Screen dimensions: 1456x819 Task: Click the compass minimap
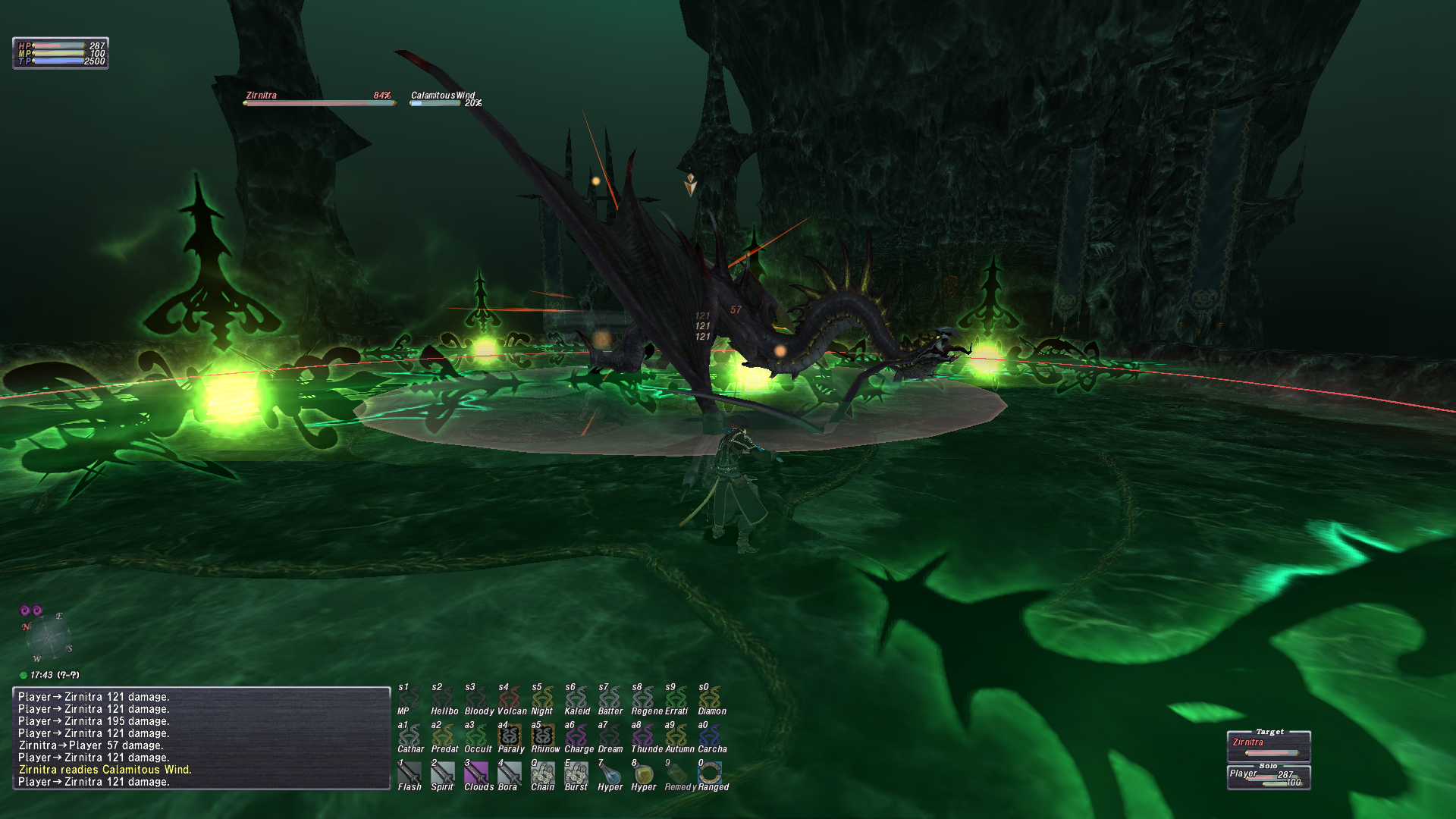click(48, 635)
